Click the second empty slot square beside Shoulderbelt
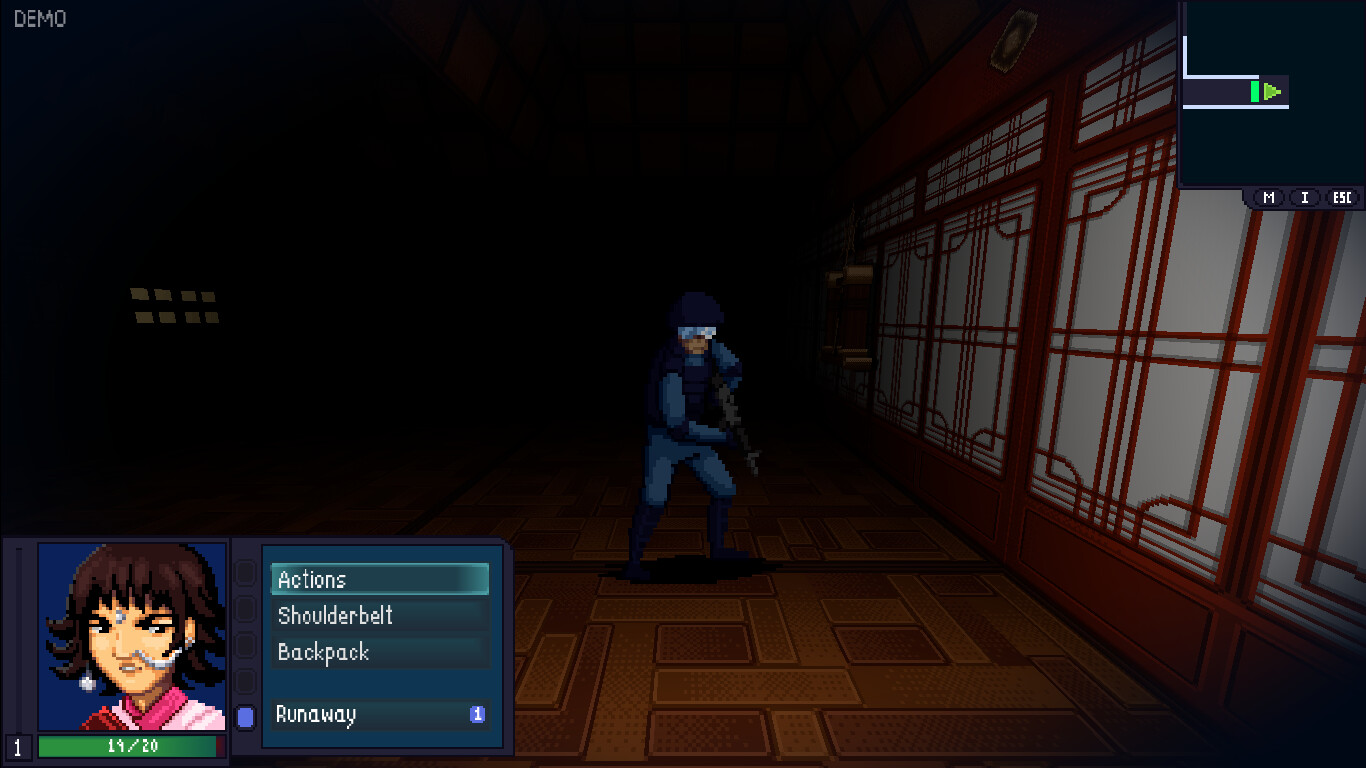 243,610
